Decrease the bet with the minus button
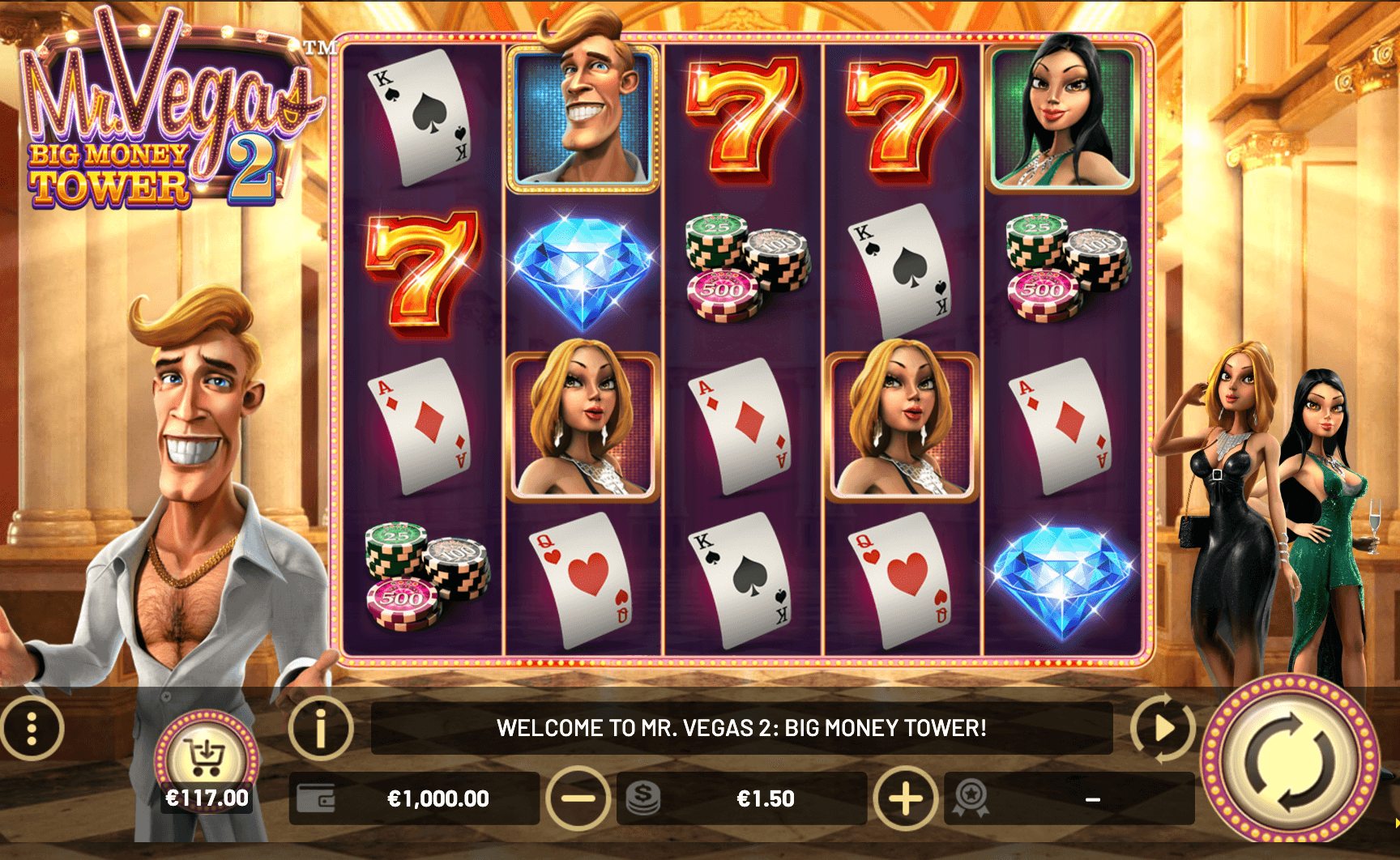1400x860 pixels. [x=578, y=798]
